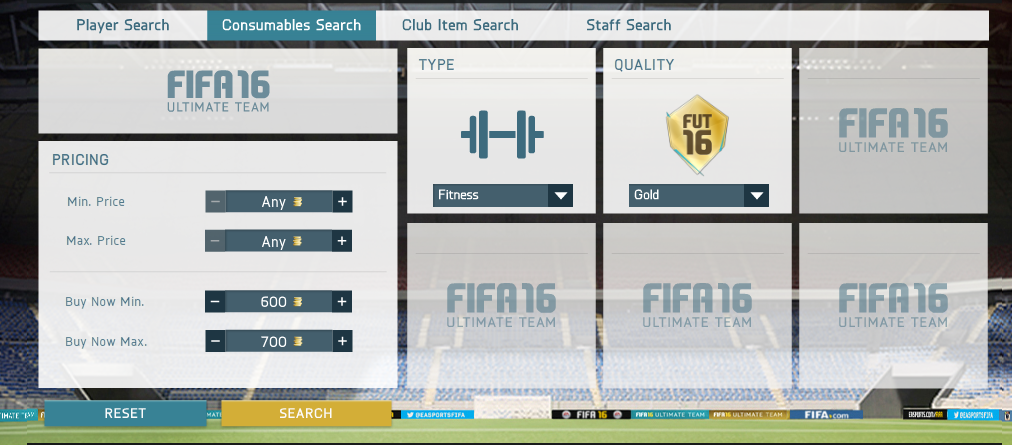Raise the Buy Now Max. amount
The height and width of the screenshot is (445, 1012).
[342, 342]
